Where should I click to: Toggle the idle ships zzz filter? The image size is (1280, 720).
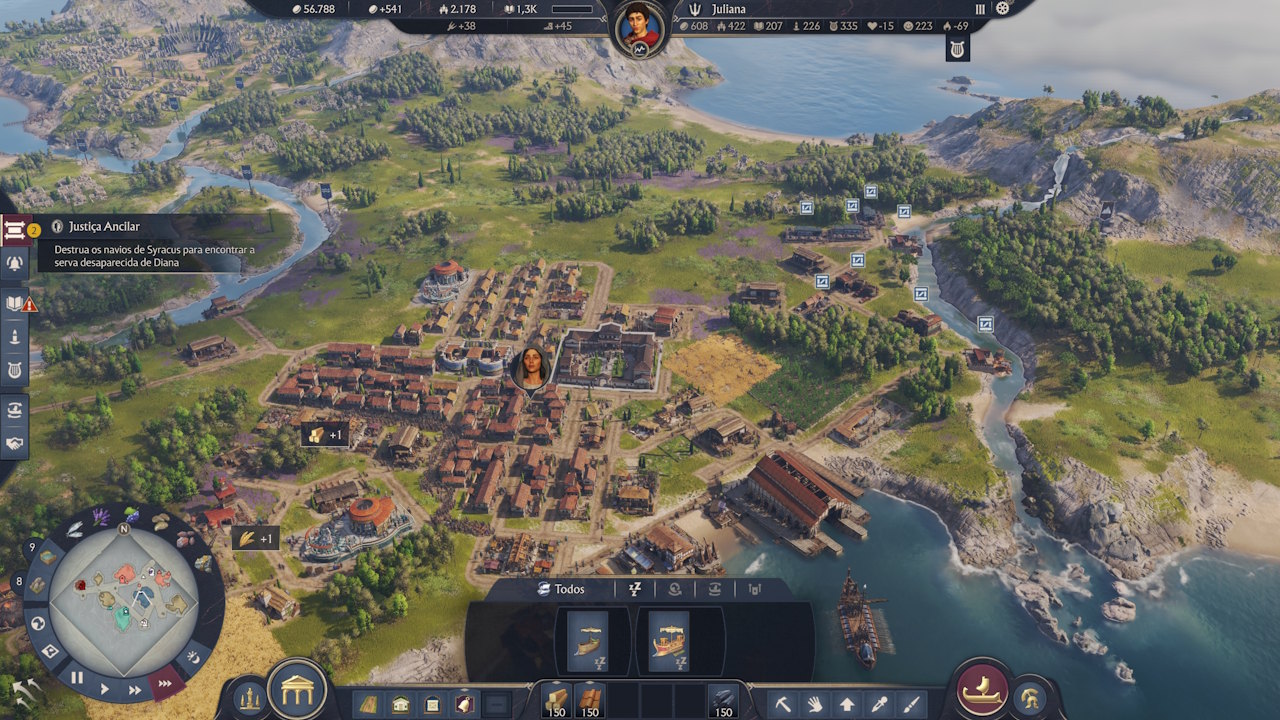(635, 589)
